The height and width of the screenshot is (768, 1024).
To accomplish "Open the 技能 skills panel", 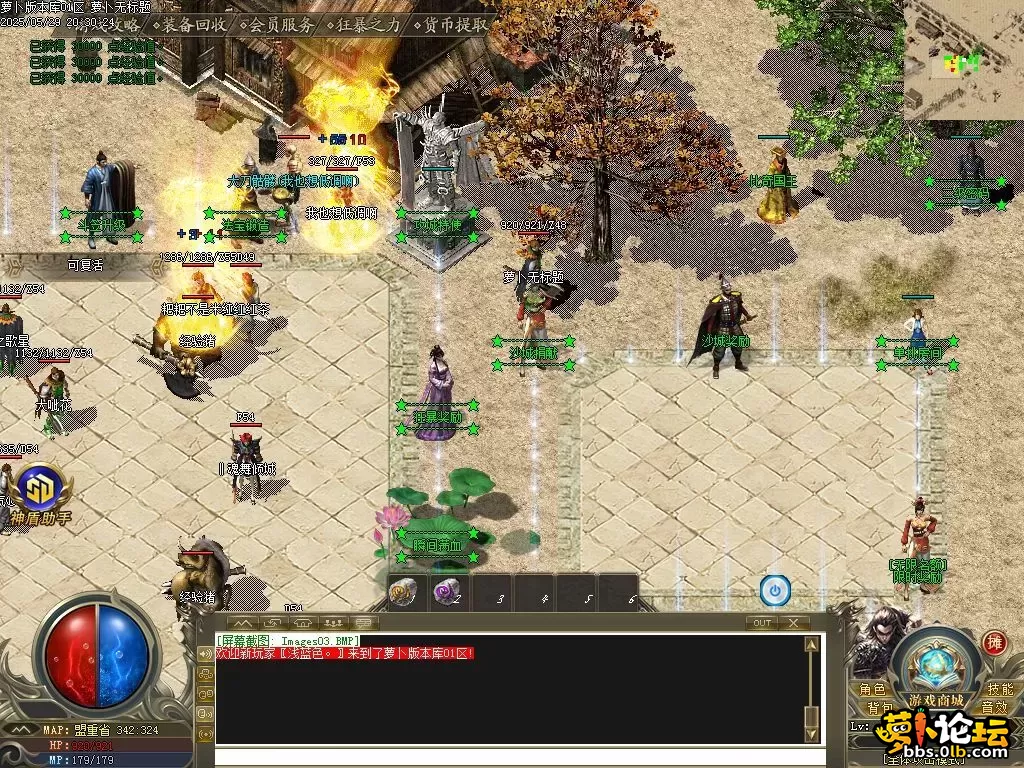I will [1000, 689].
